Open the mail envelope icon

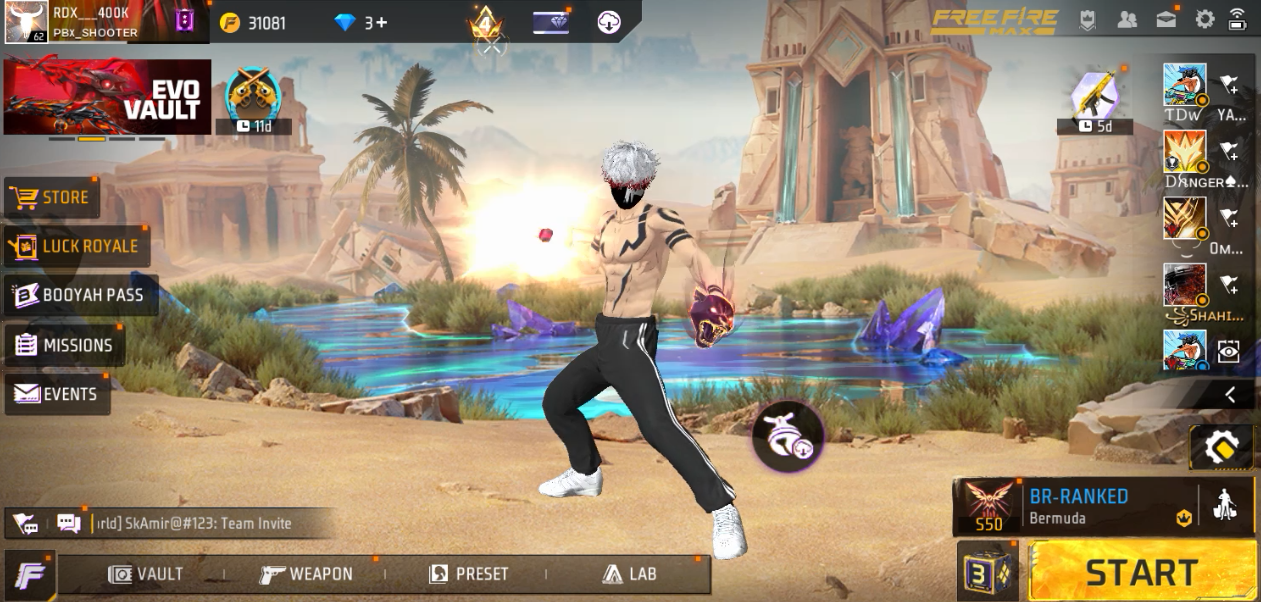click(1166, 19)
